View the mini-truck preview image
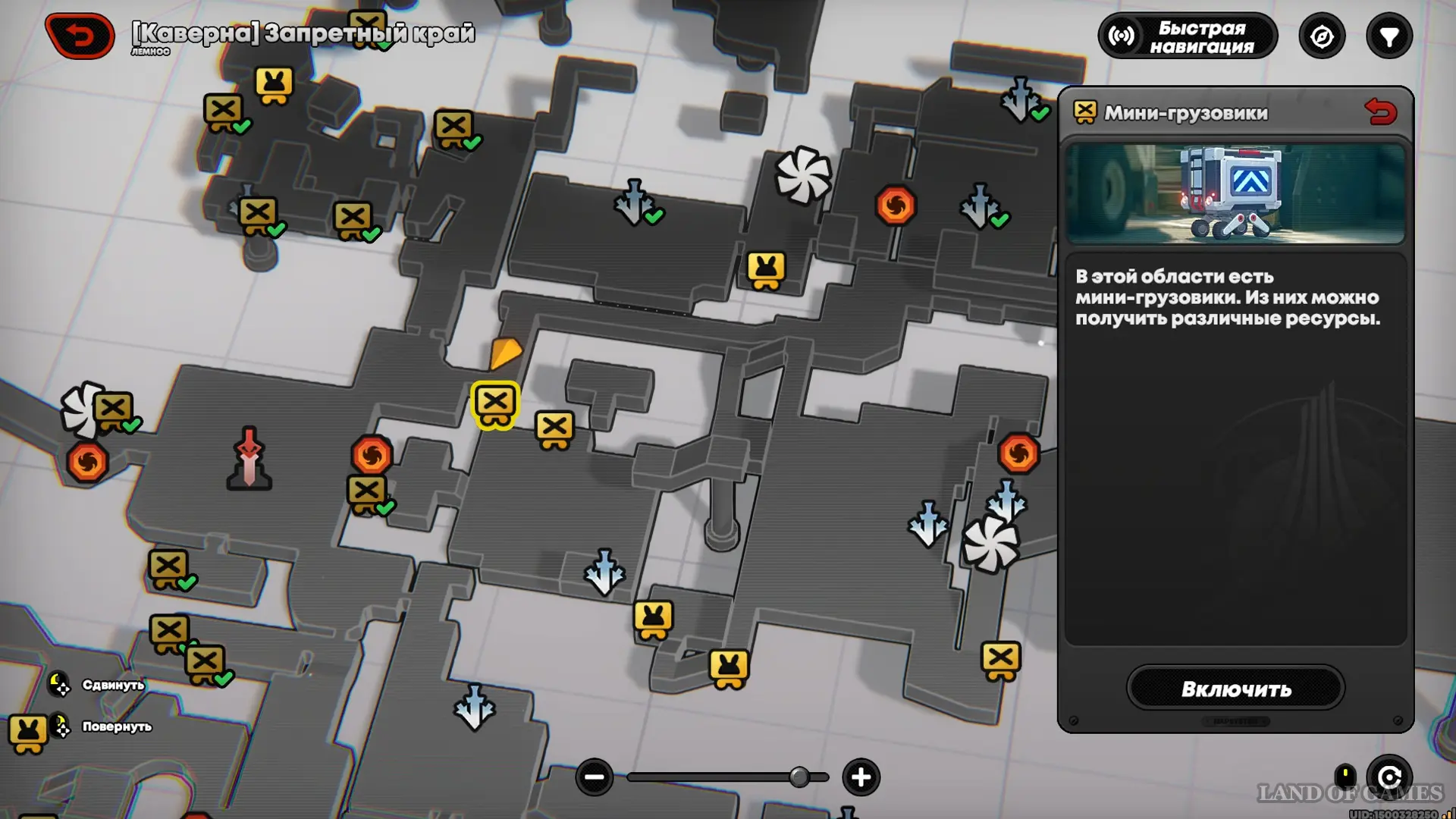This screenshot has width=1456, height=819. (1235, 193)
